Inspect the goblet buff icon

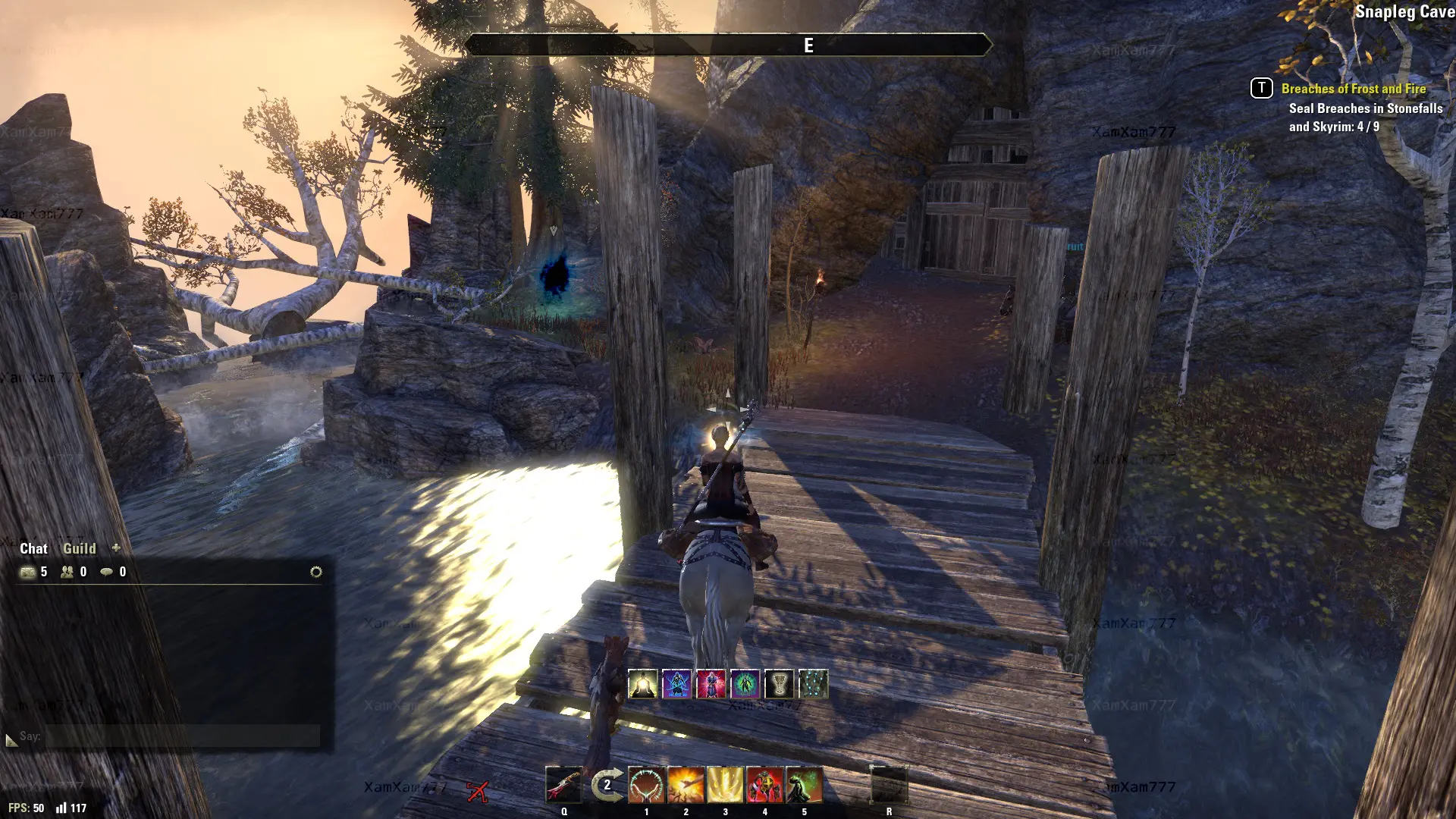[x=779, y=684]
